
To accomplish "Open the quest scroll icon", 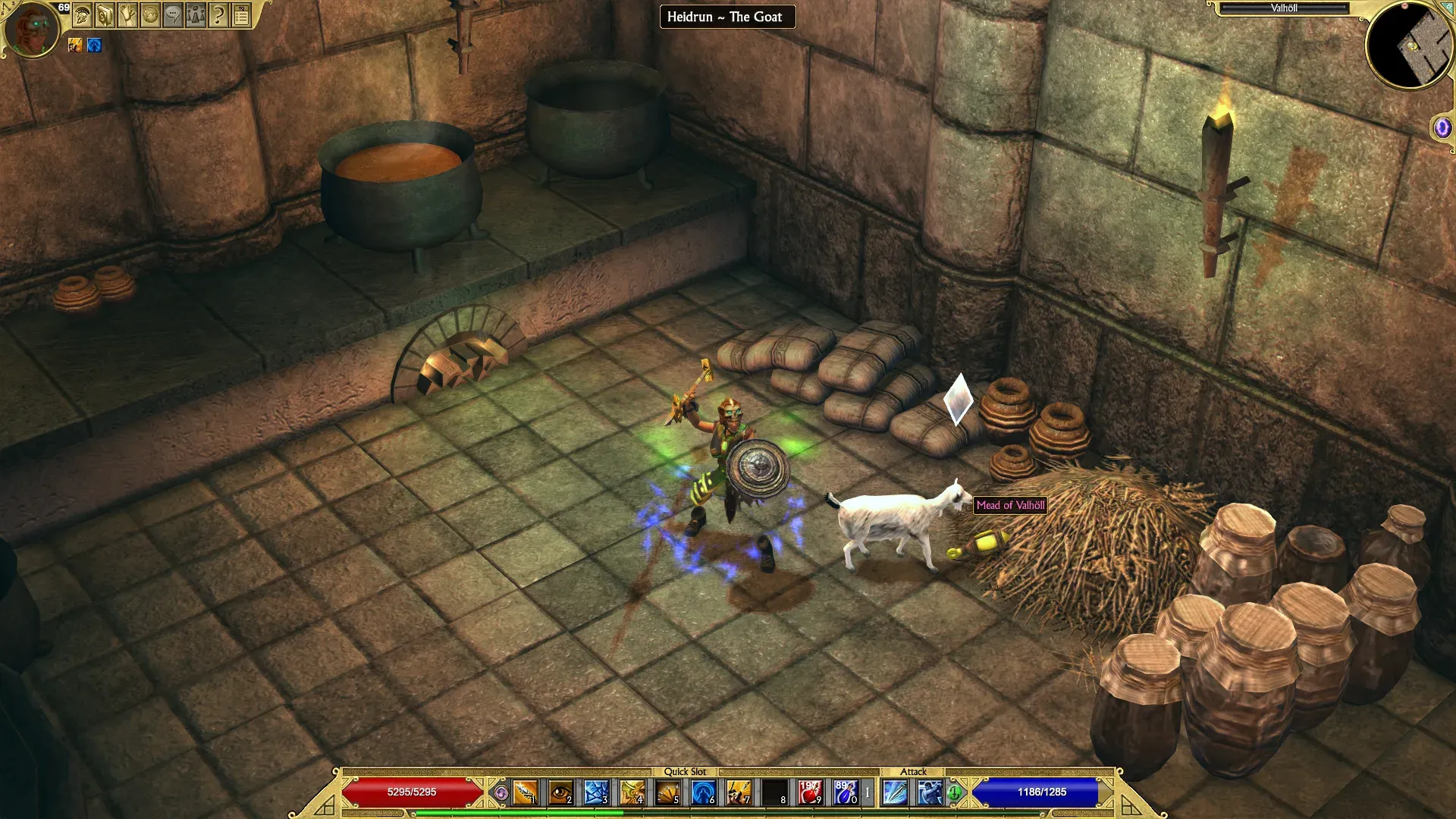I will click(127, 14).
